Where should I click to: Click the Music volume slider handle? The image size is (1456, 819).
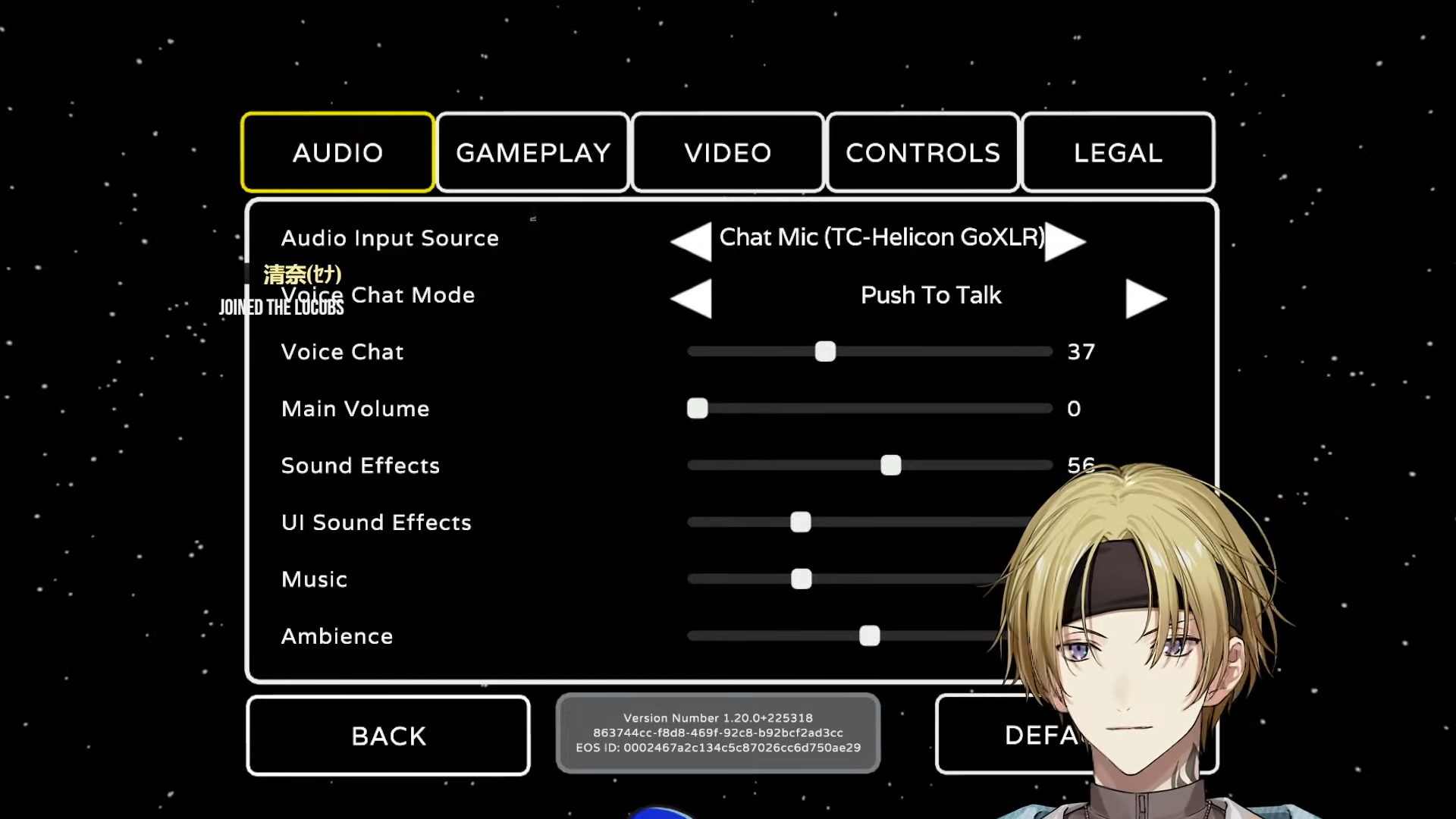coord(802,579)
